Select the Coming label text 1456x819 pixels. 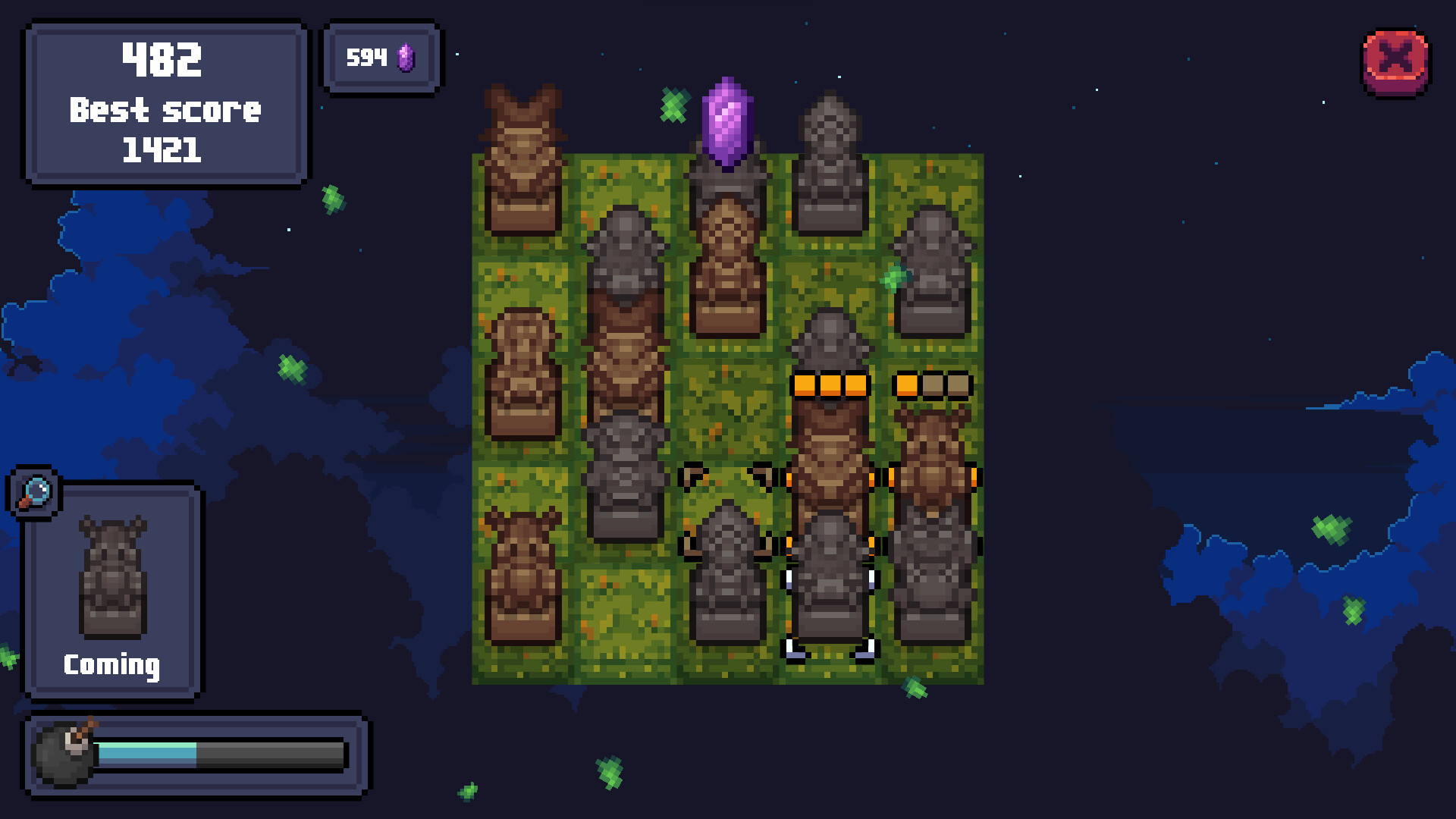point(111,666)
